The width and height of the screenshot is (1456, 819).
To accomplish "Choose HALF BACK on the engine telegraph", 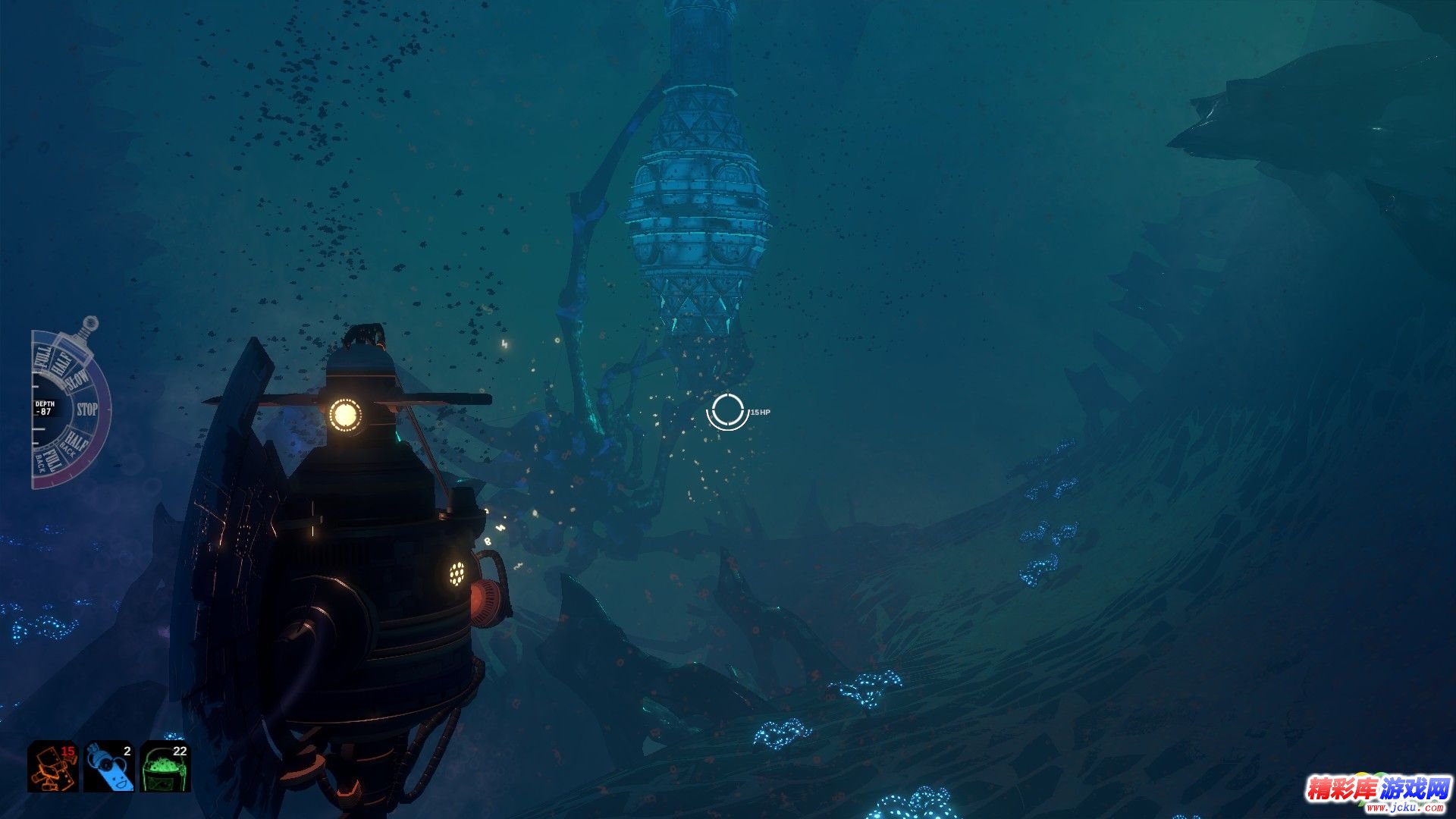I will click(x=74, y=442).
